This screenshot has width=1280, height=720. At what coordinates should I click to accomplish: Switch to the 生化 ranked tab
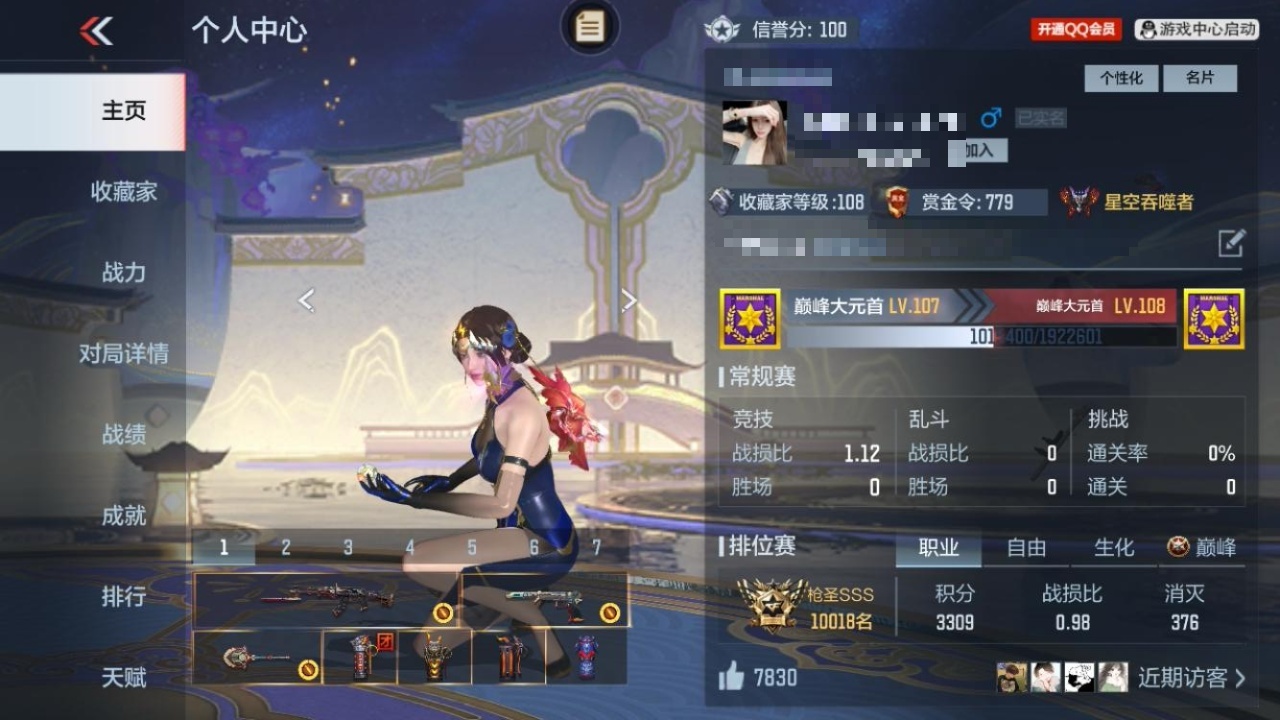(1114, 548)
